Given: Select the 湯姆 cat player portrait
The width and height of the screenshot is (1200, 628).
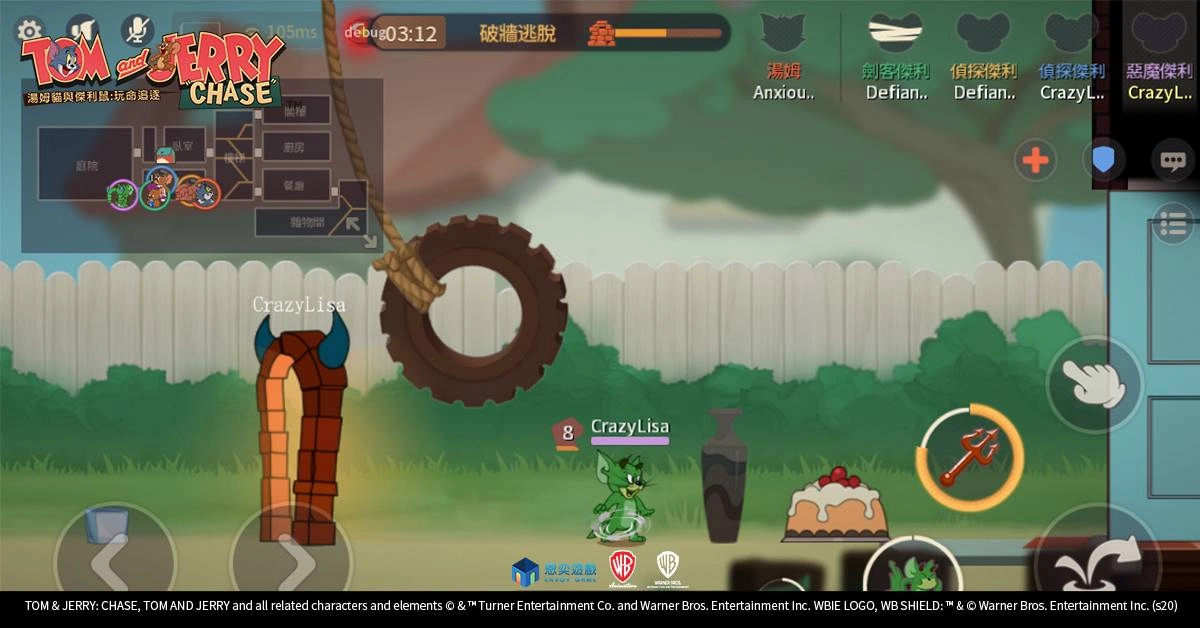Looking at the screenshot, I should coord(783,36).
